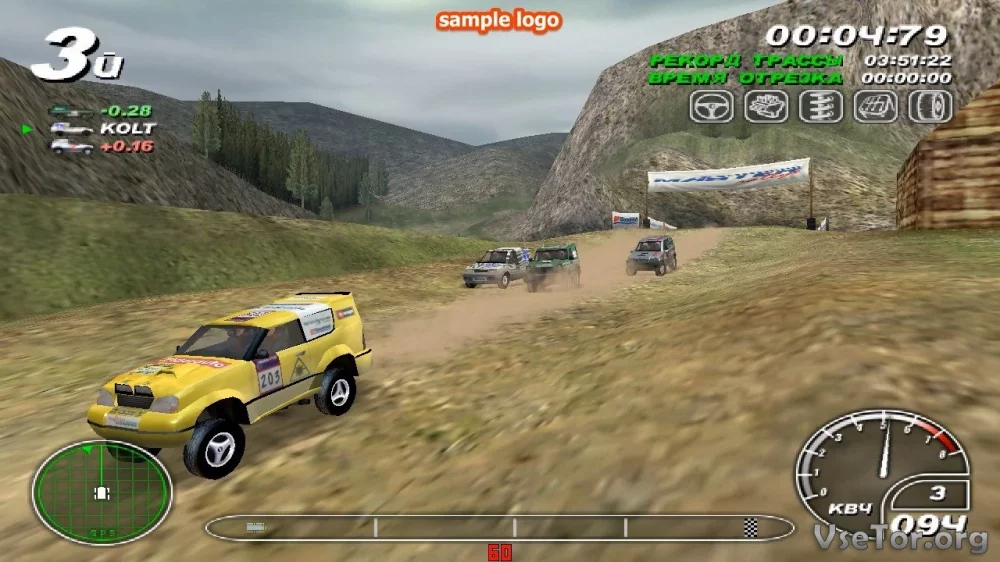This screenshot has width=1000, height=562.
Task: Click the steering wheel damage icon
Action: click(711, 106)
